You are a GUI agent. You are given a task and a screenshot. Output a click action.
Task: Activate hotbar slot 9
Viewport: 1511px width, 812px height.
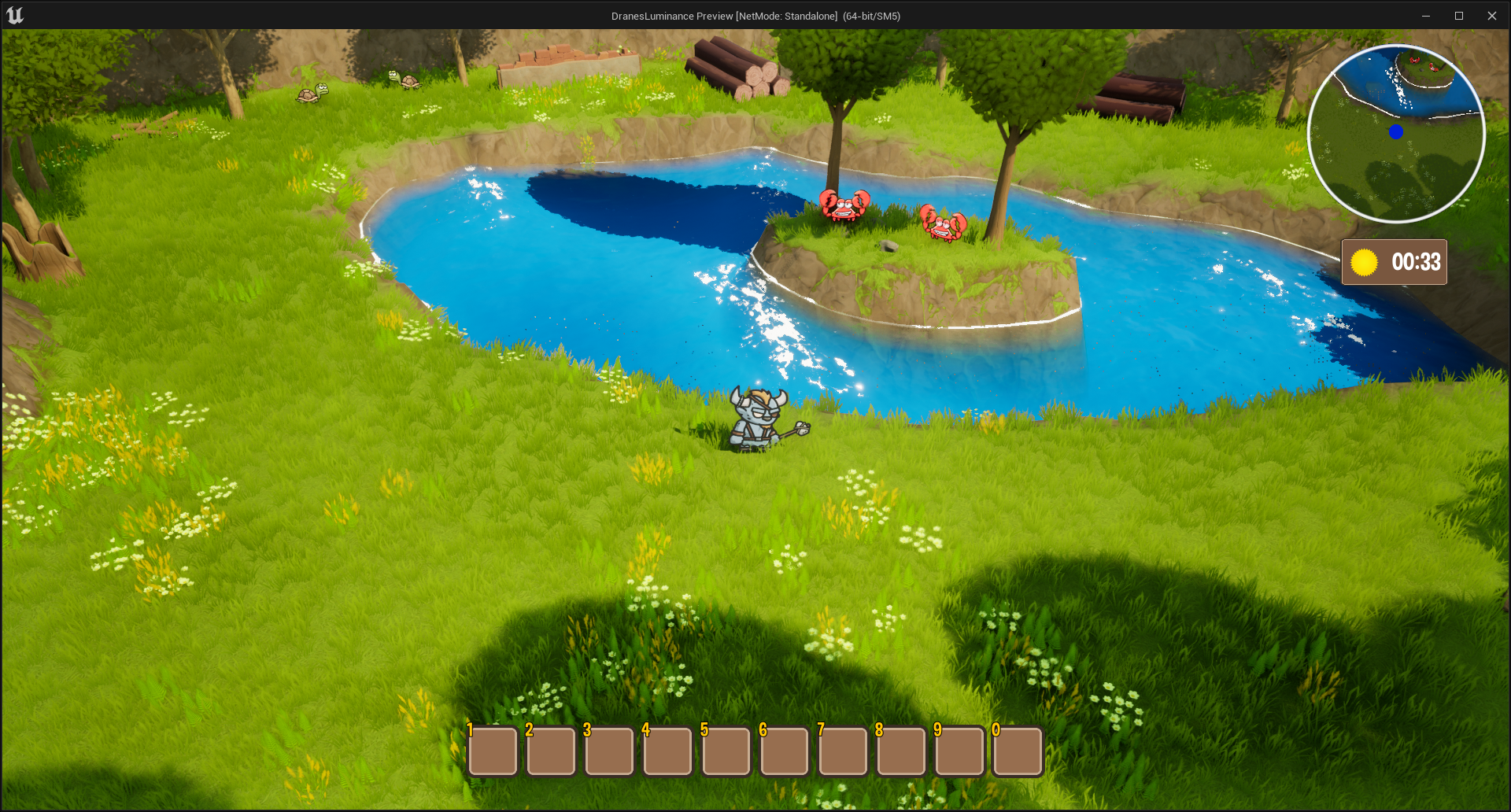[959, 751]
